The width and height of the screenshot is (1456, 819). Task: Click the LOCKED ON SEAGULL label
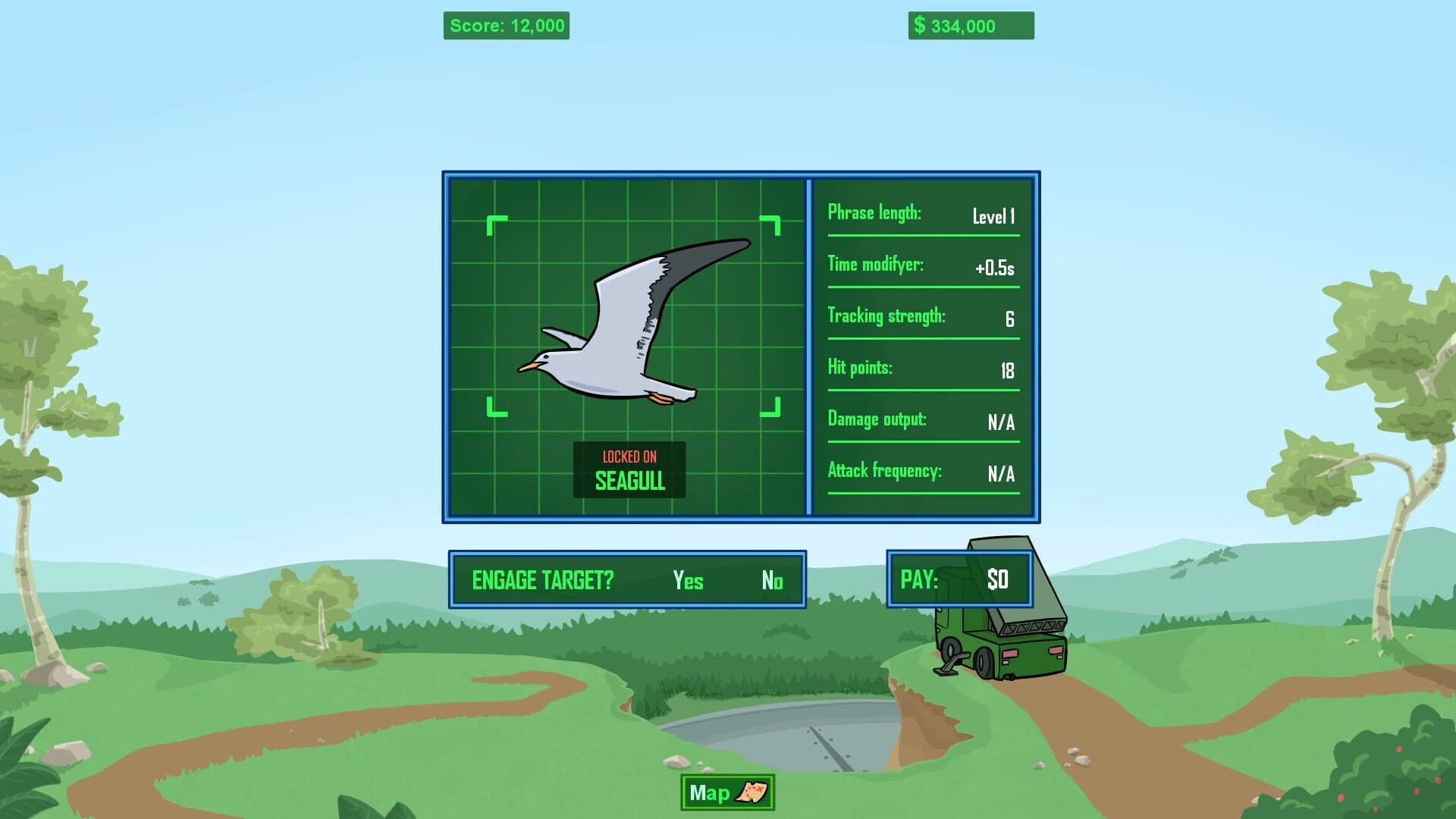(630, 470)
